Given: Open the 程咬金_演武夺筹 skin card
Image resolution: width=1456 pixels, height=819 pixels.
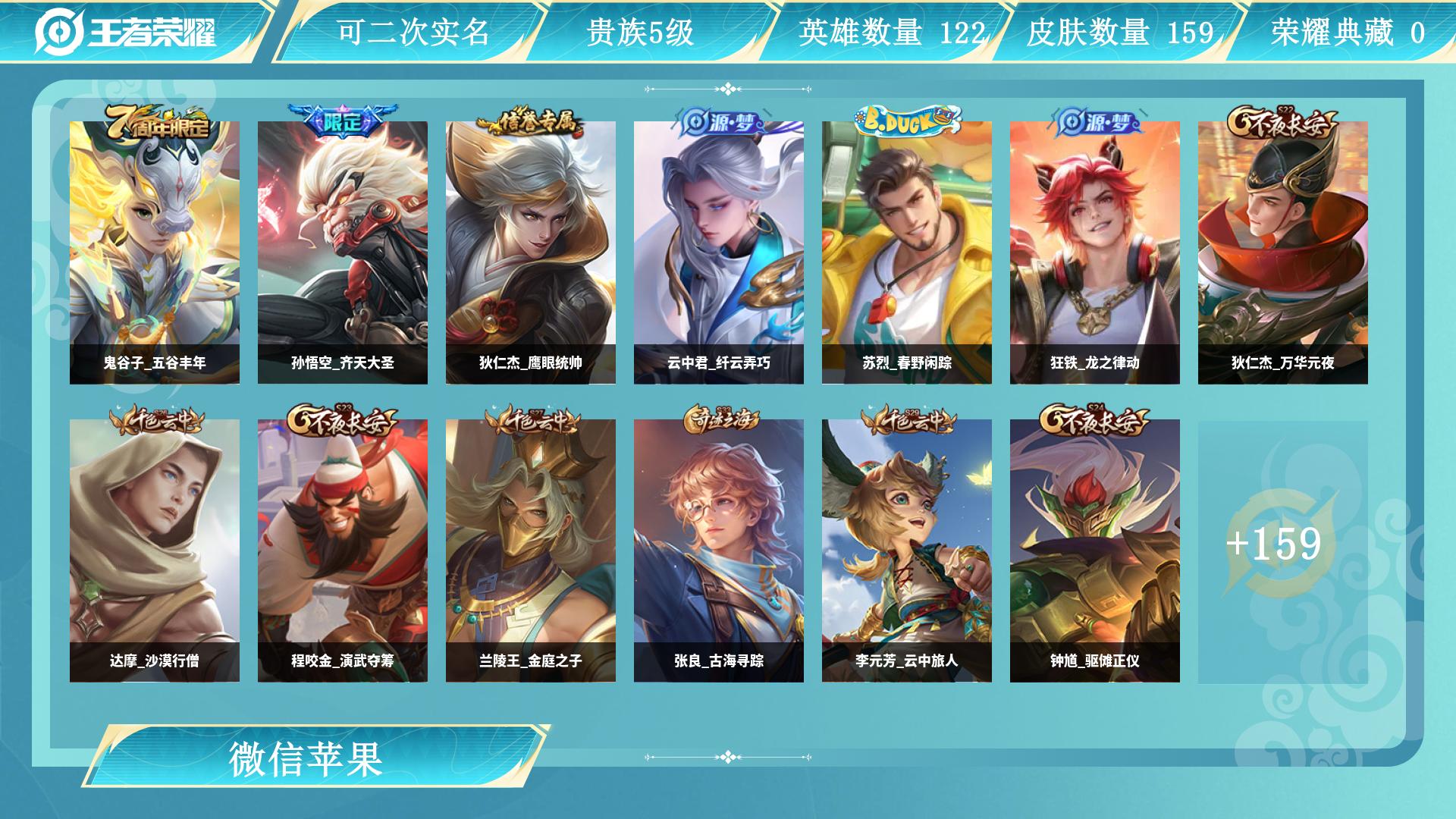Looking at the screenshot, I should (343, 551).
